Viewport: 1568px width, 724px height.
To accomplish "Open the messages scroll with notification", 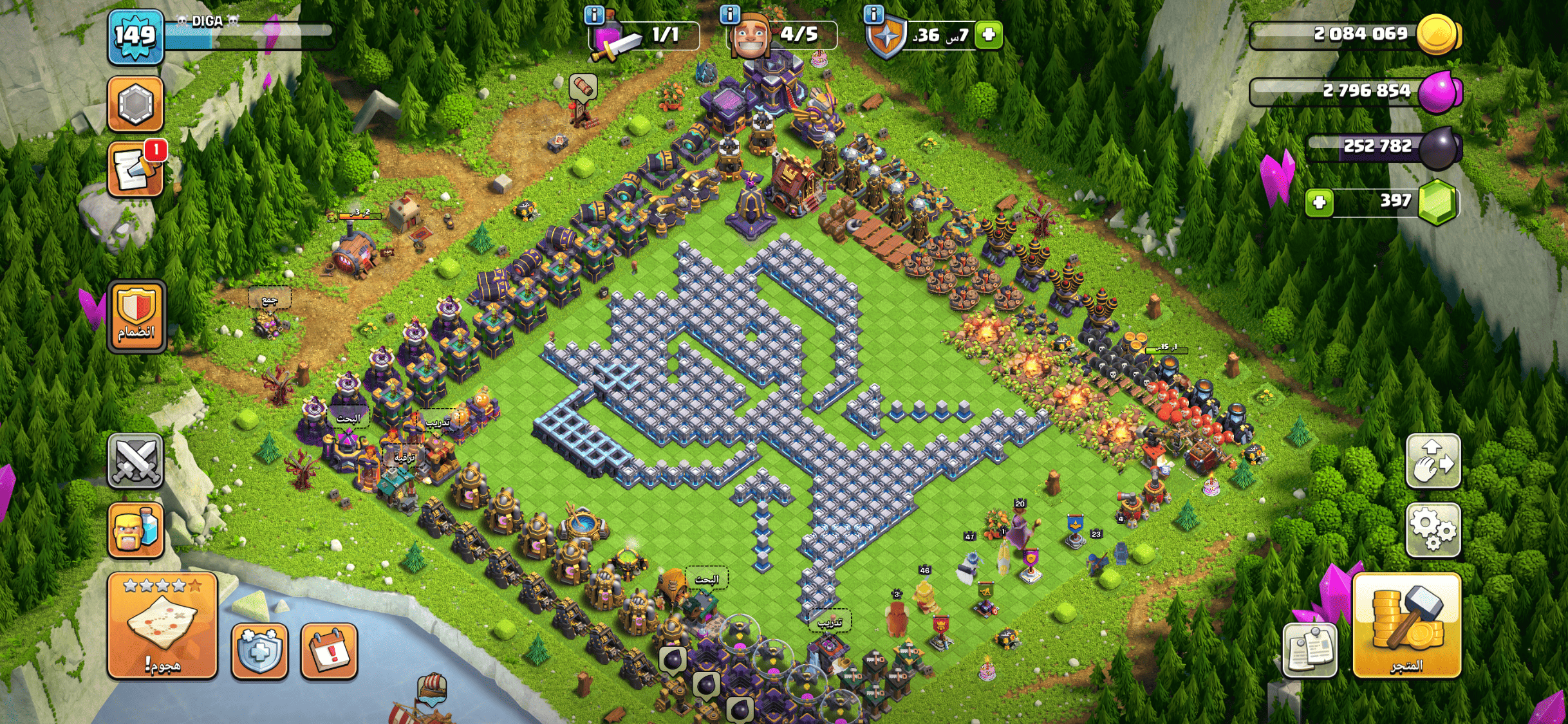I will tap(135, 169).
